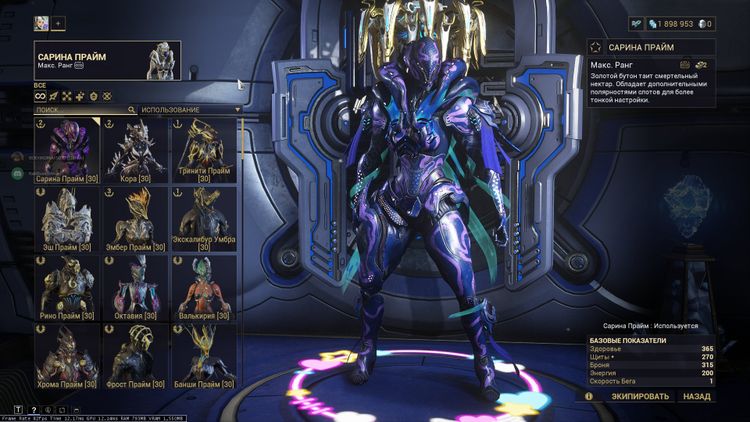Click the plus button beside the avatar
Screen dimensions: 750x422
(58, 23)
